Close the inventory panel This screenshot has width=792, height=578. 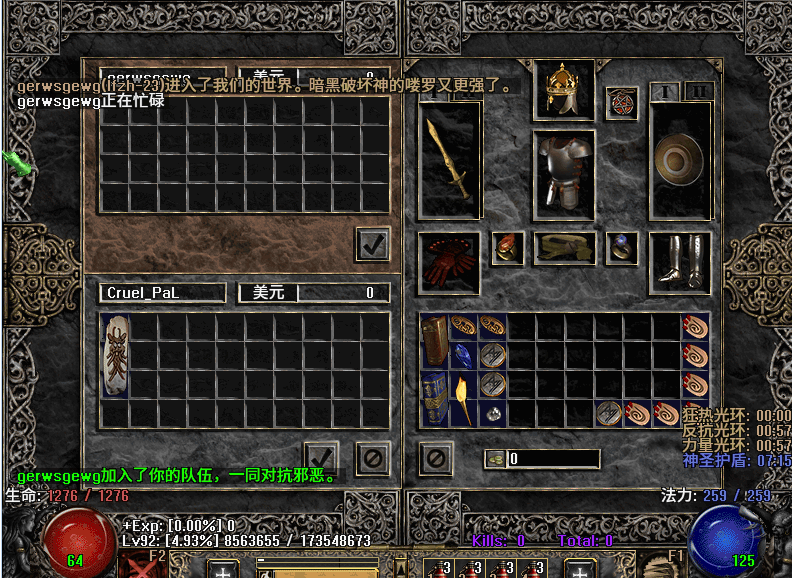point(435,458)
